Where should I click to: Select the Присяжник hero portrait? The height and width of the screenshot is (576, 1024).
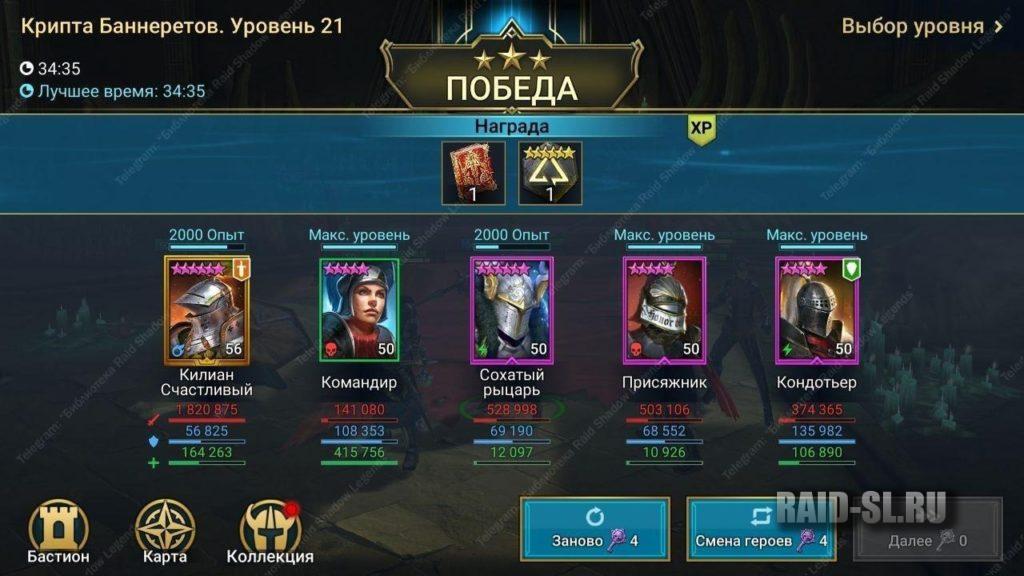(664, 309)
